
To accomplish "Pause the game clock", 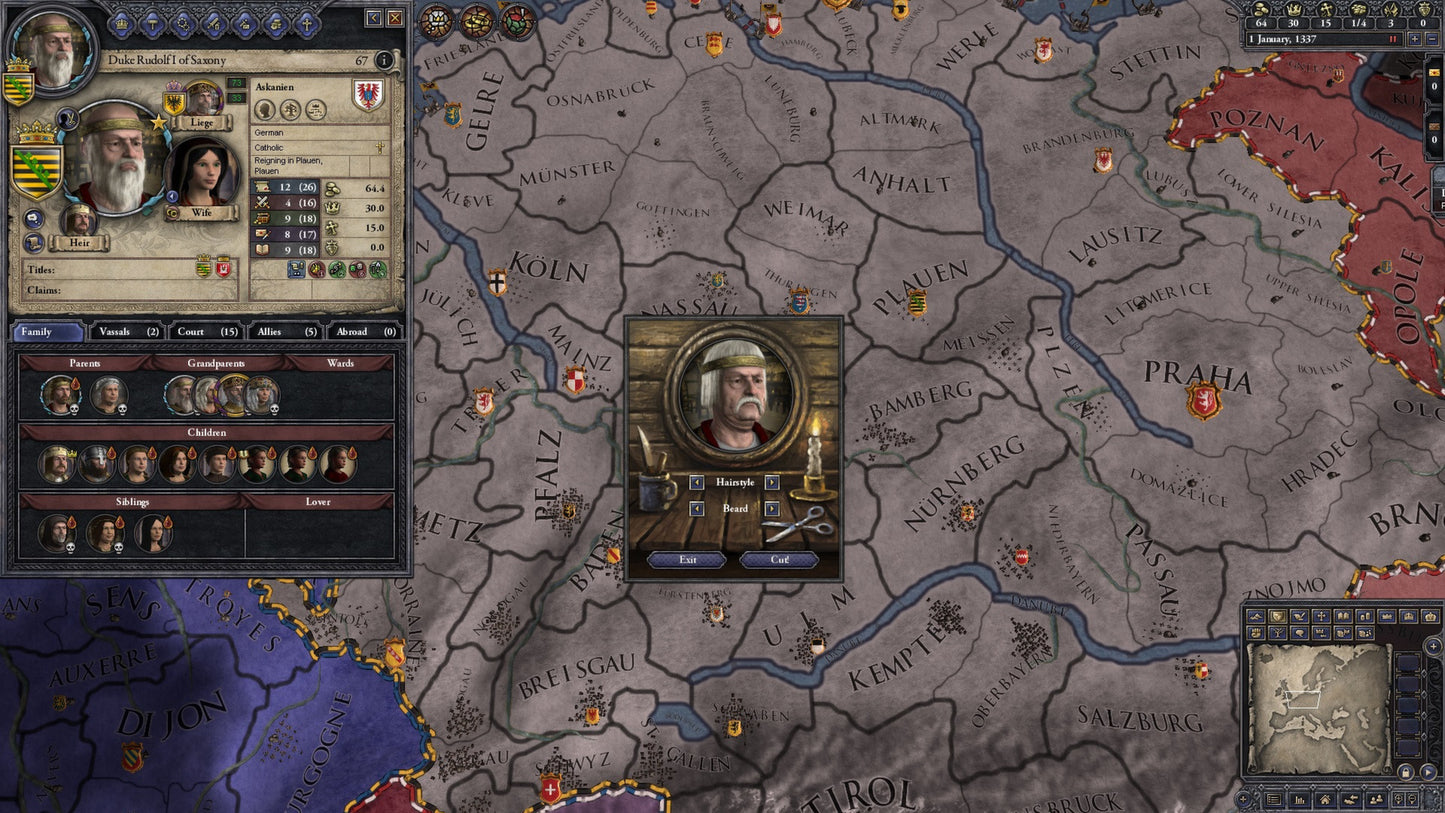I will click(x=1393, y=39).
